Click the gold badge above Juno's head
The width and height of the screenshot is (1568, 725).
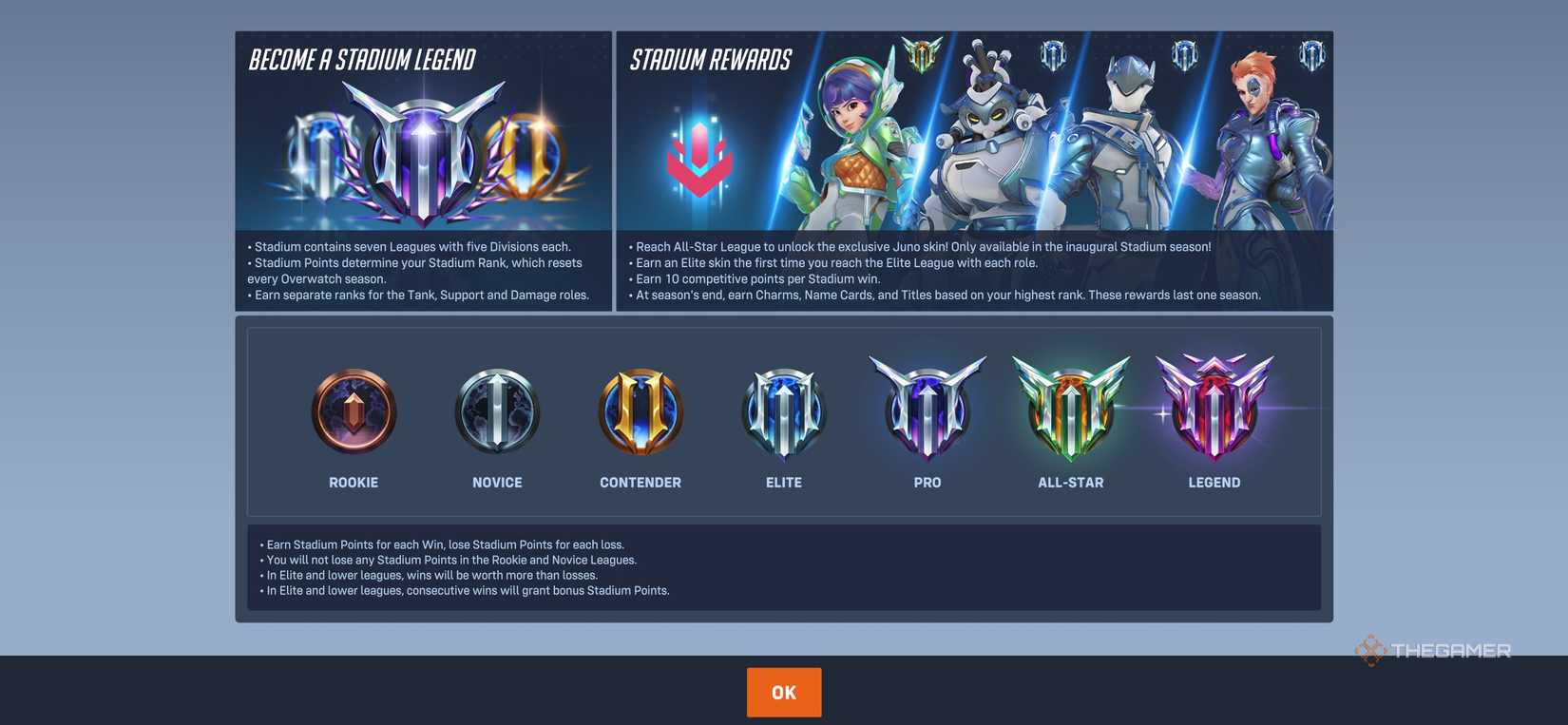(x=922, y=54)
